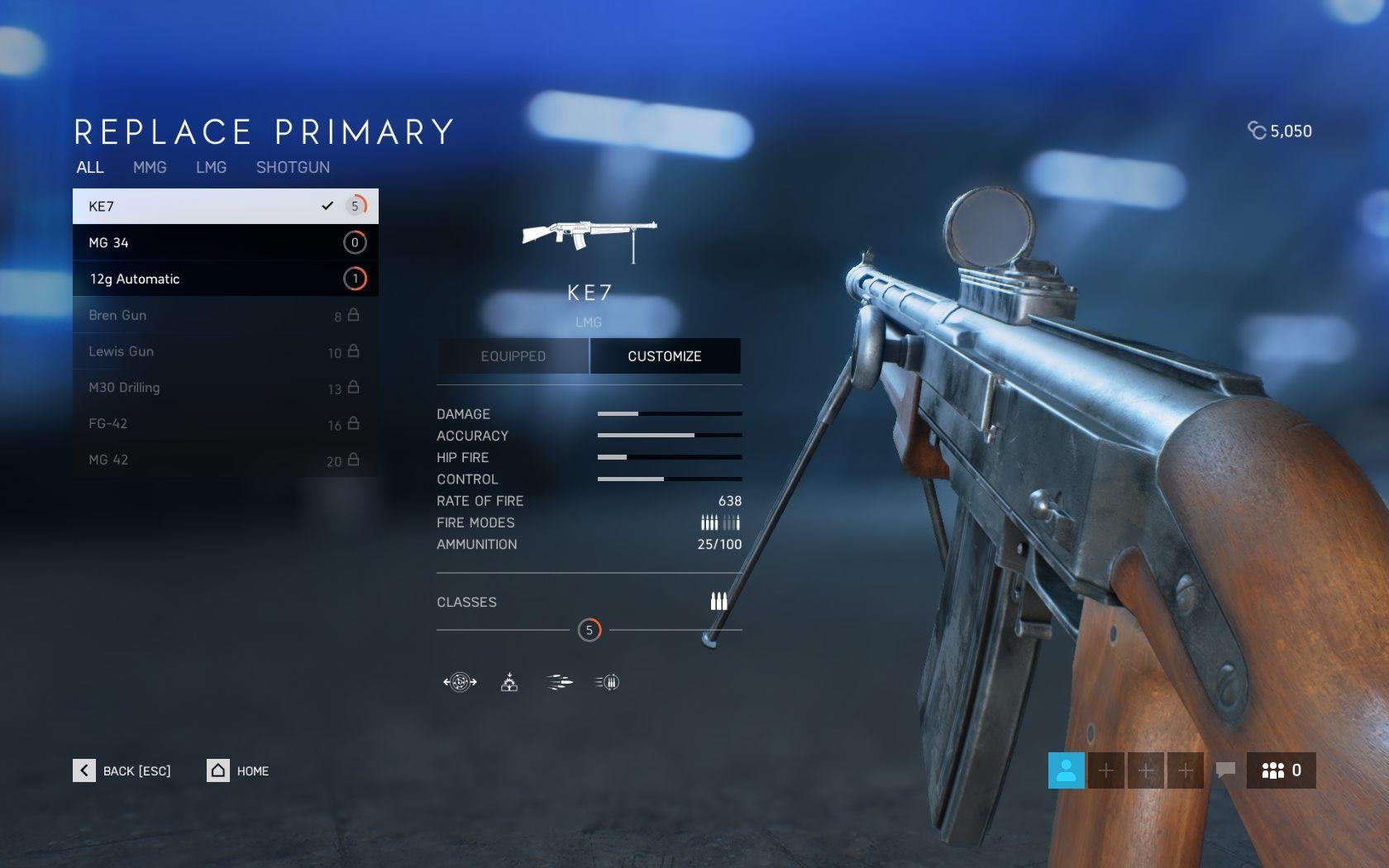Show the LMG category tab
Viewport: 1389px width, 868px height.
point(211,168)
